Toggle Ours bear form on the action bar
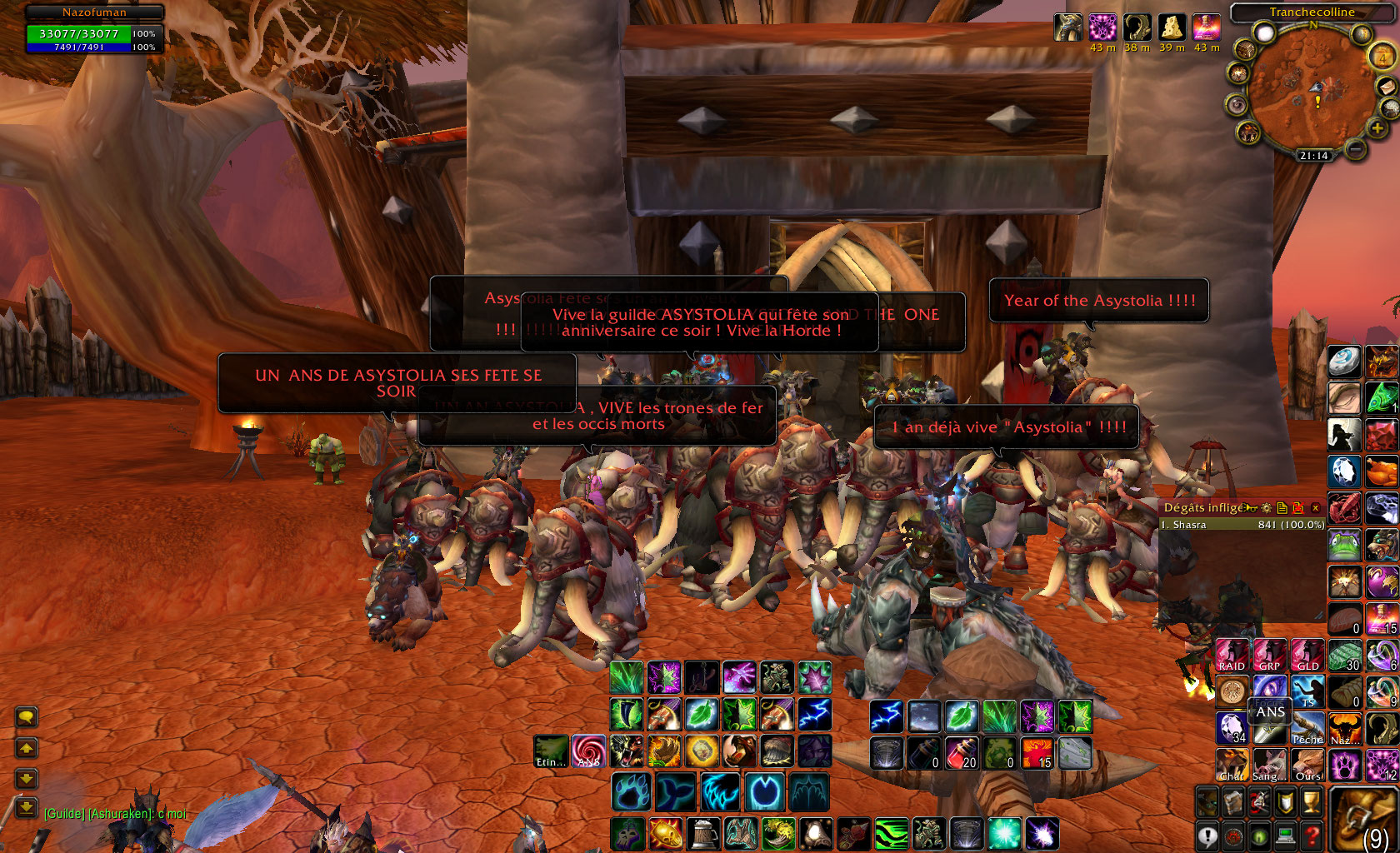Viewport: 1400px width, 853px height. [x=1307, y=767]
